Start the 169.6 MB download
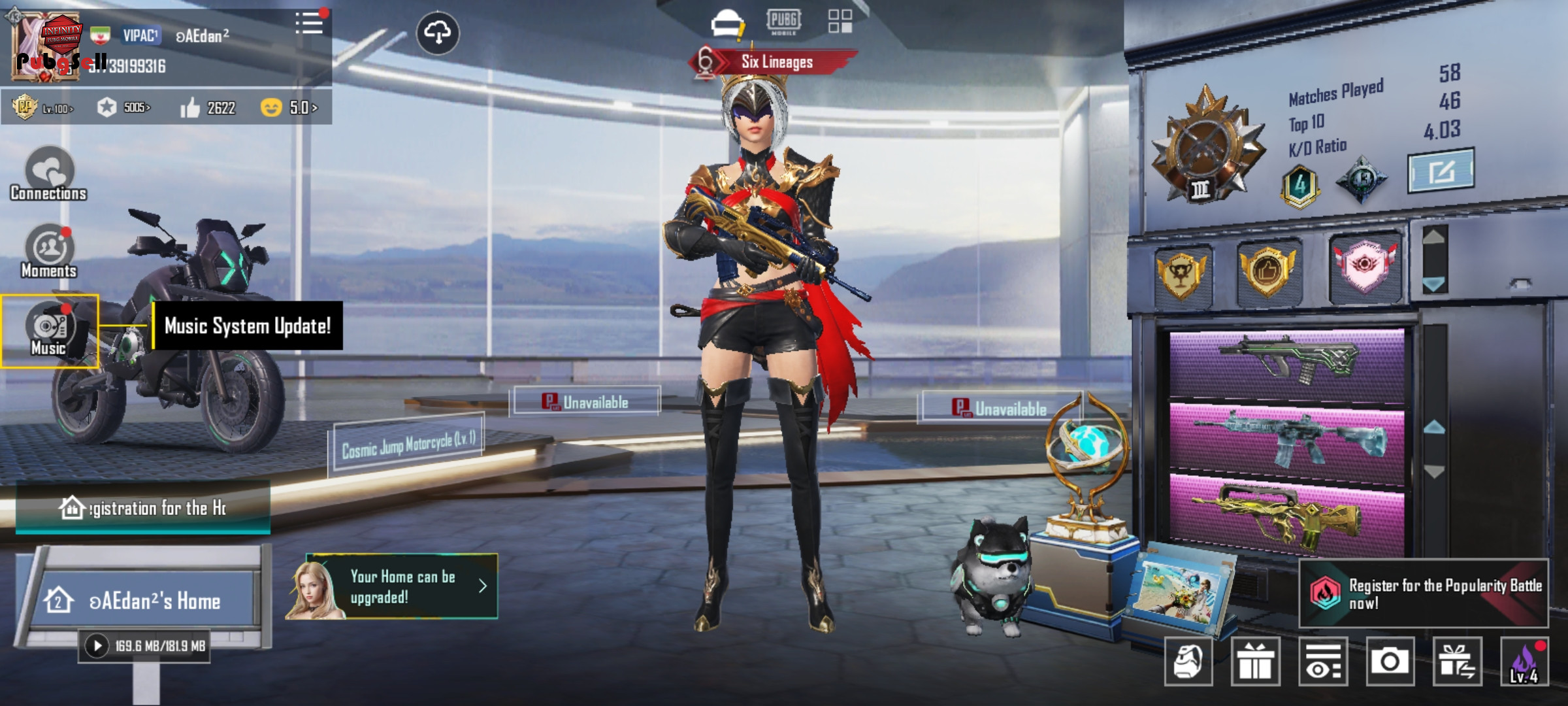 (x=97, y=646)
